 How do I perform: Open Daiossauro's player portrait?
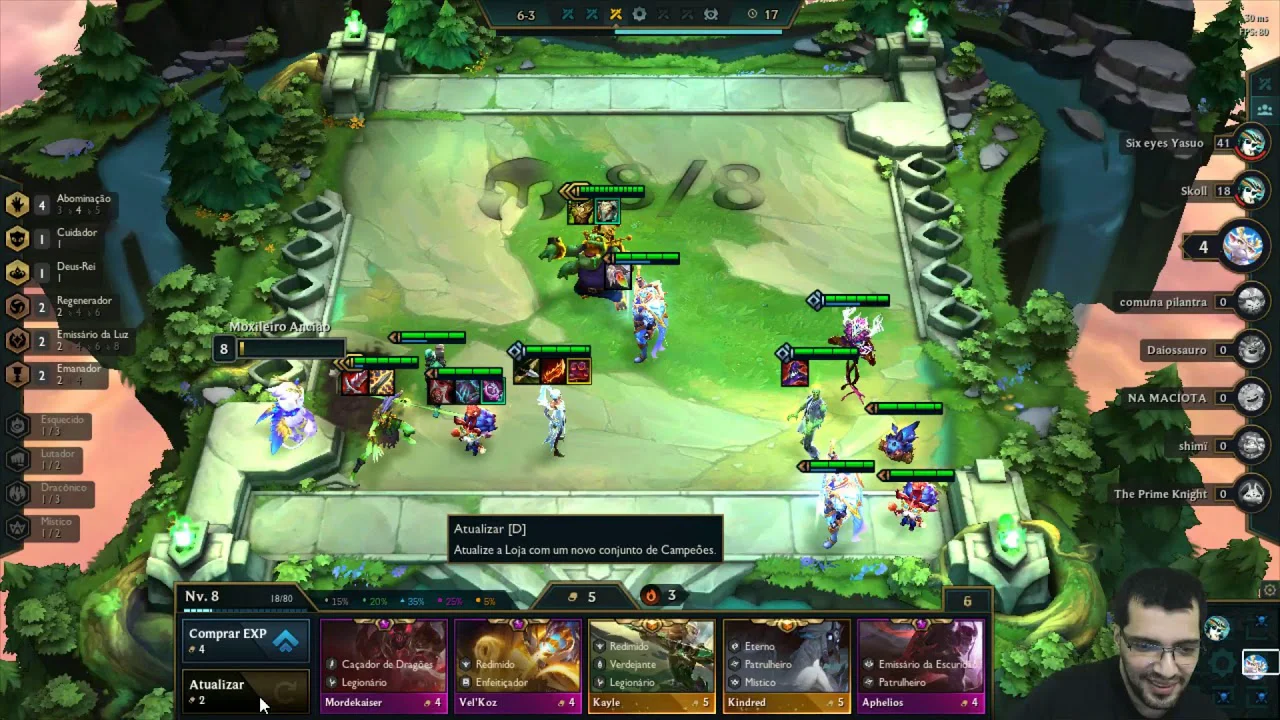tap(1251, 349)
